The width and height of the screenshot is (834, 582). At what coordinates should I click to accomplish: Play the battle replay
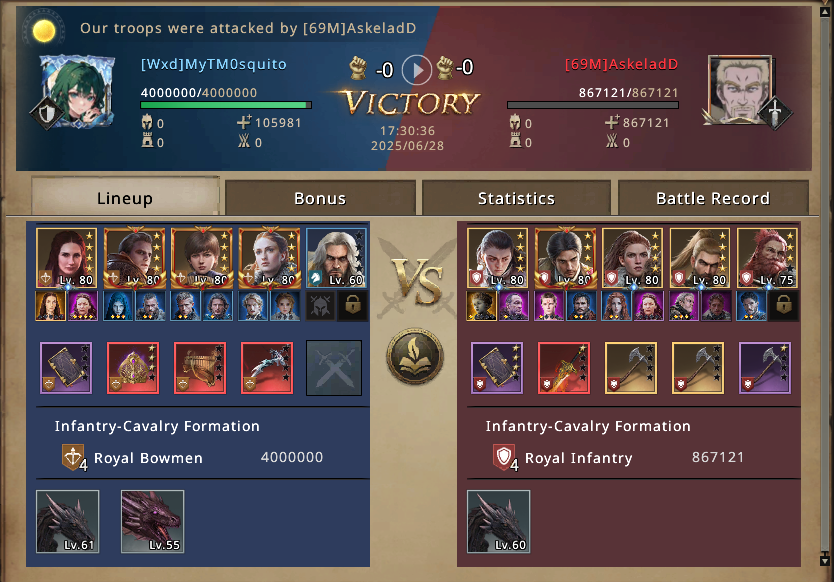[x=417, y=69]
